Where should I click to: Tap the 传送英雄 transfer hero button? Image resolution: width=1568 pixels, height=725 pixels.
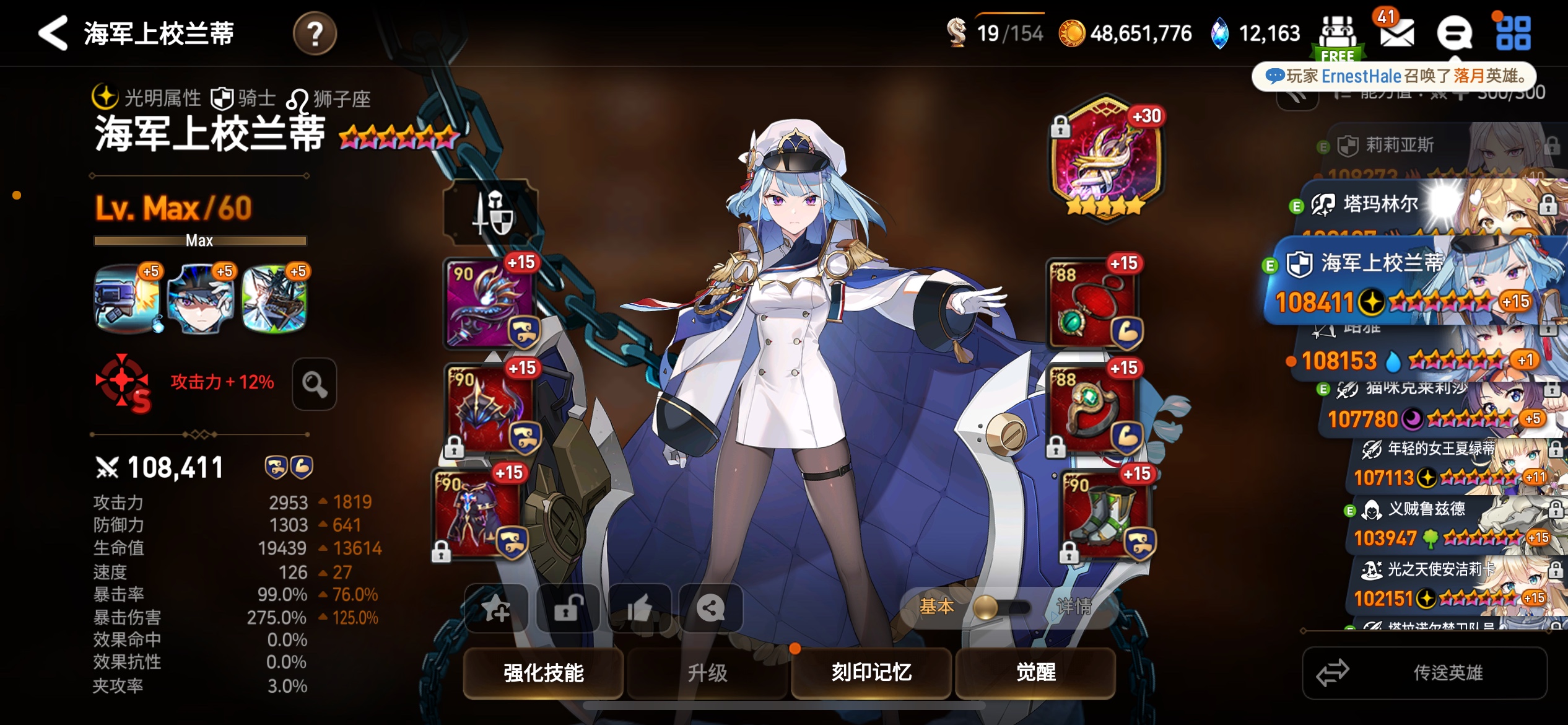(x=1424, y=673)
